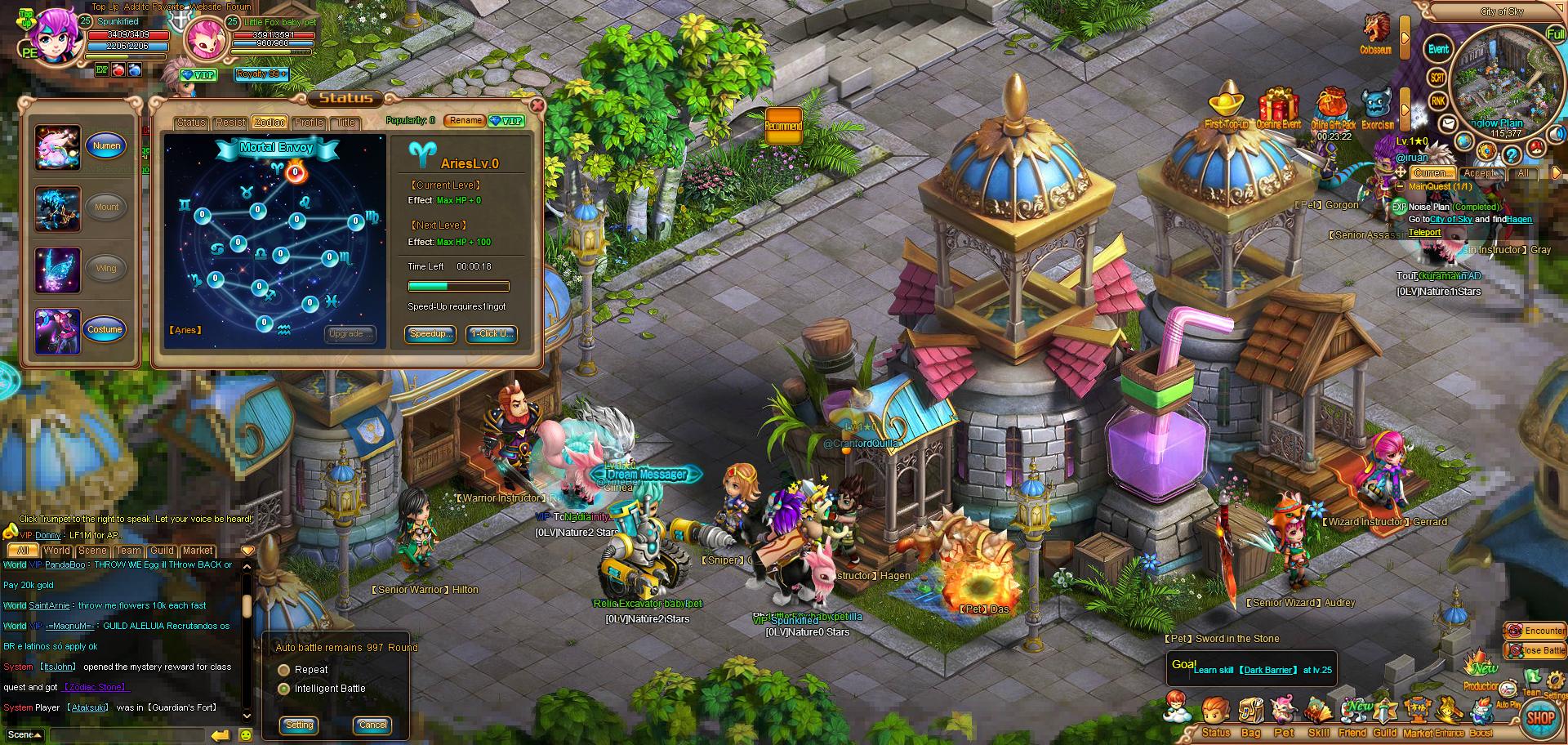Image resolution: width=1568 pixels, height=745 pixels.
Task: Click the Teleport quest link
Action: pyautogui.click(x=1424, y=232)
